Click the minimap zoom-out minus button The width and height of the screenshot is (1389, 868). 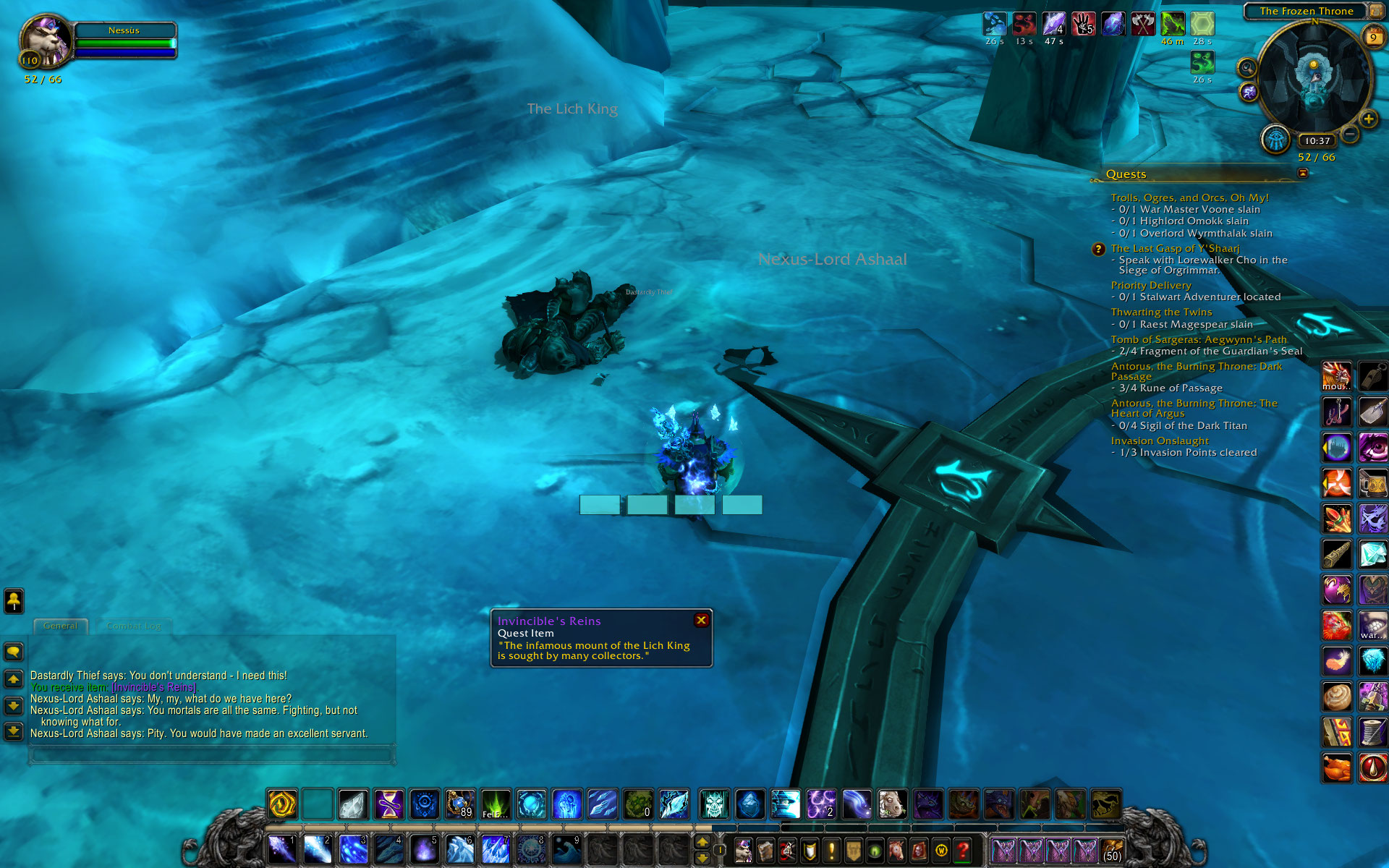pos(1349,135)
